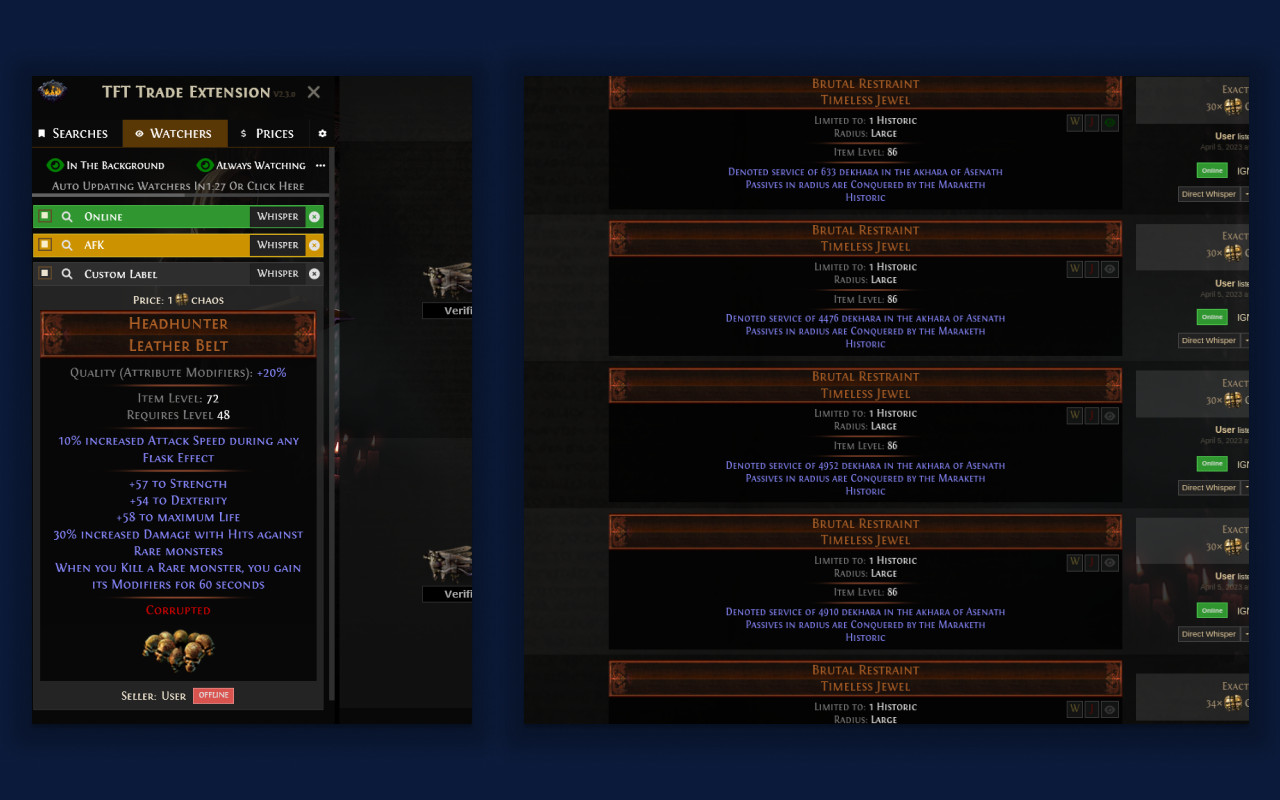Check the checkbox on the Custom Label watcher
The height and width of the screenshot is (800, 1280).
45,273
